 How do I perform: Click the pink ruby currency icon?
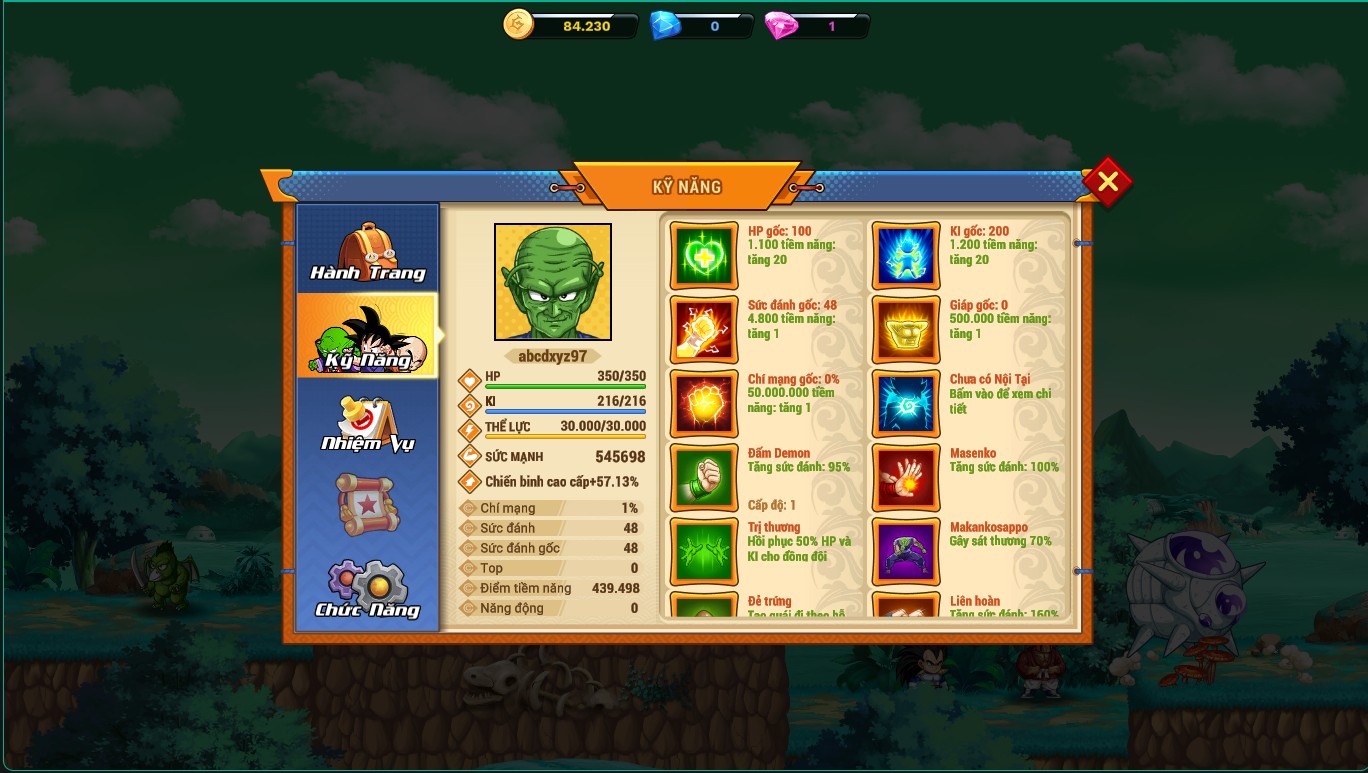click(781, 25)
